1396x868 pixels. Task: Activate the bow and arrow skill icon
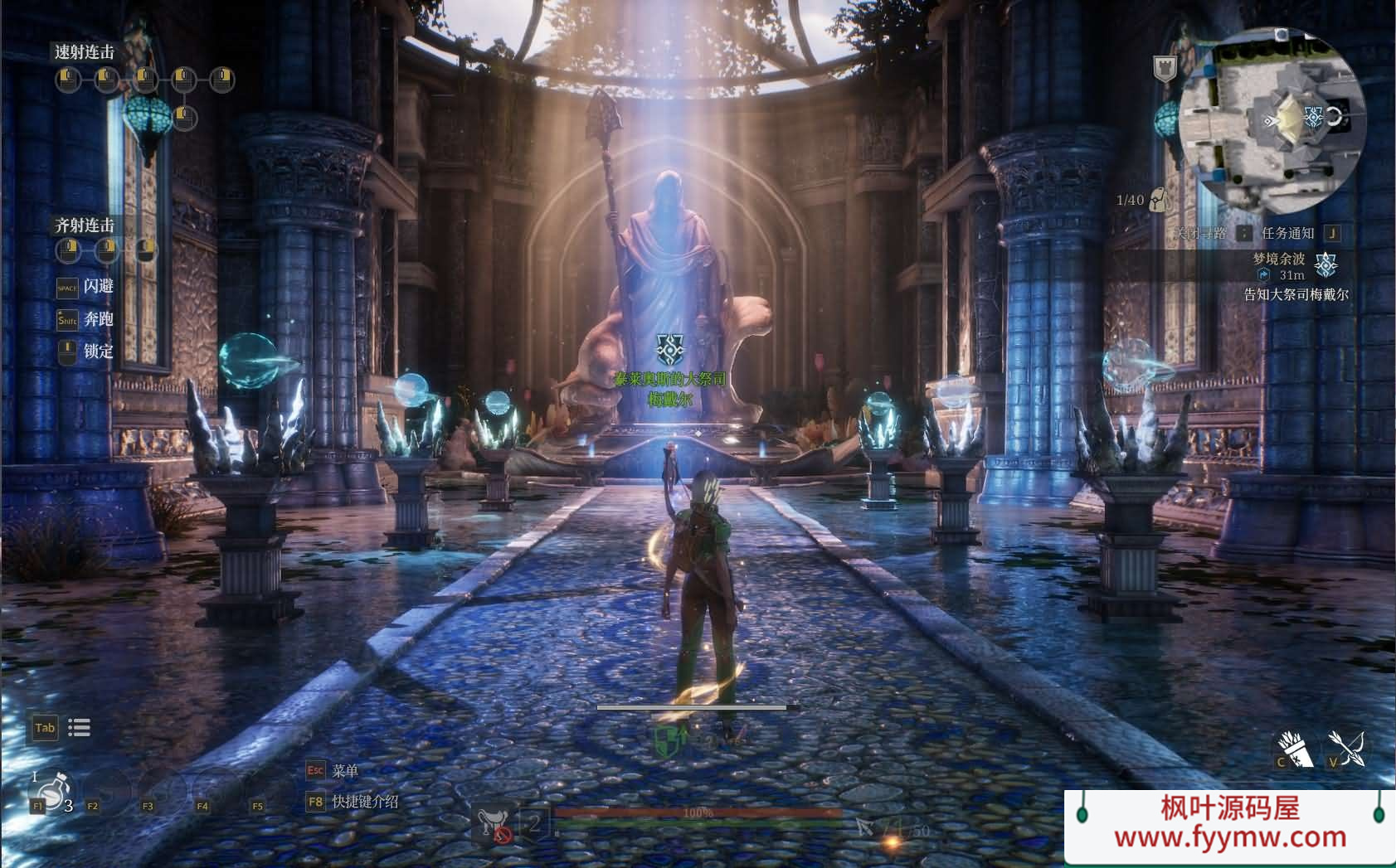pyautogui.click(x=1347, y=748)
